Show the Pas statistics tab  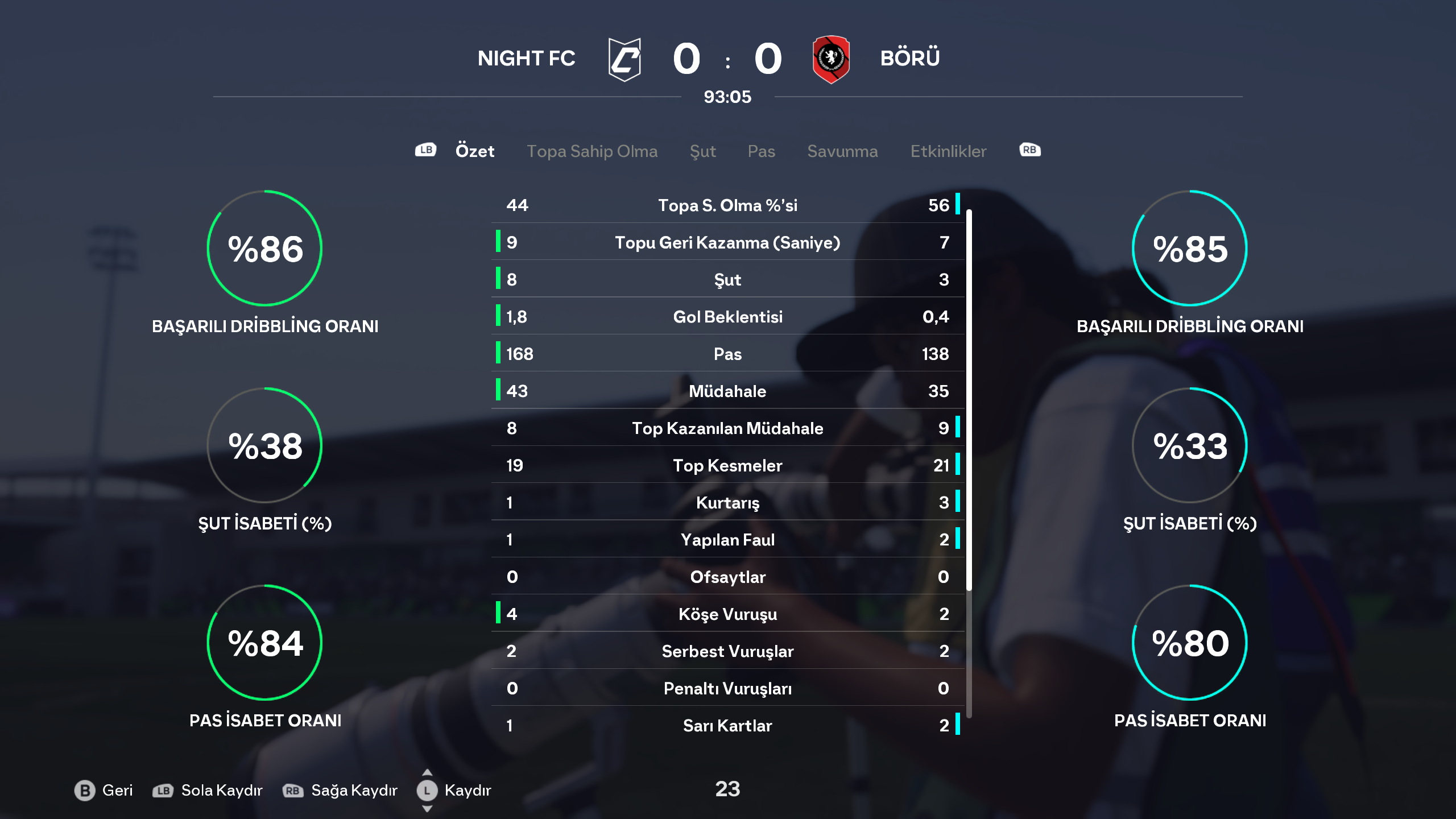761,151
